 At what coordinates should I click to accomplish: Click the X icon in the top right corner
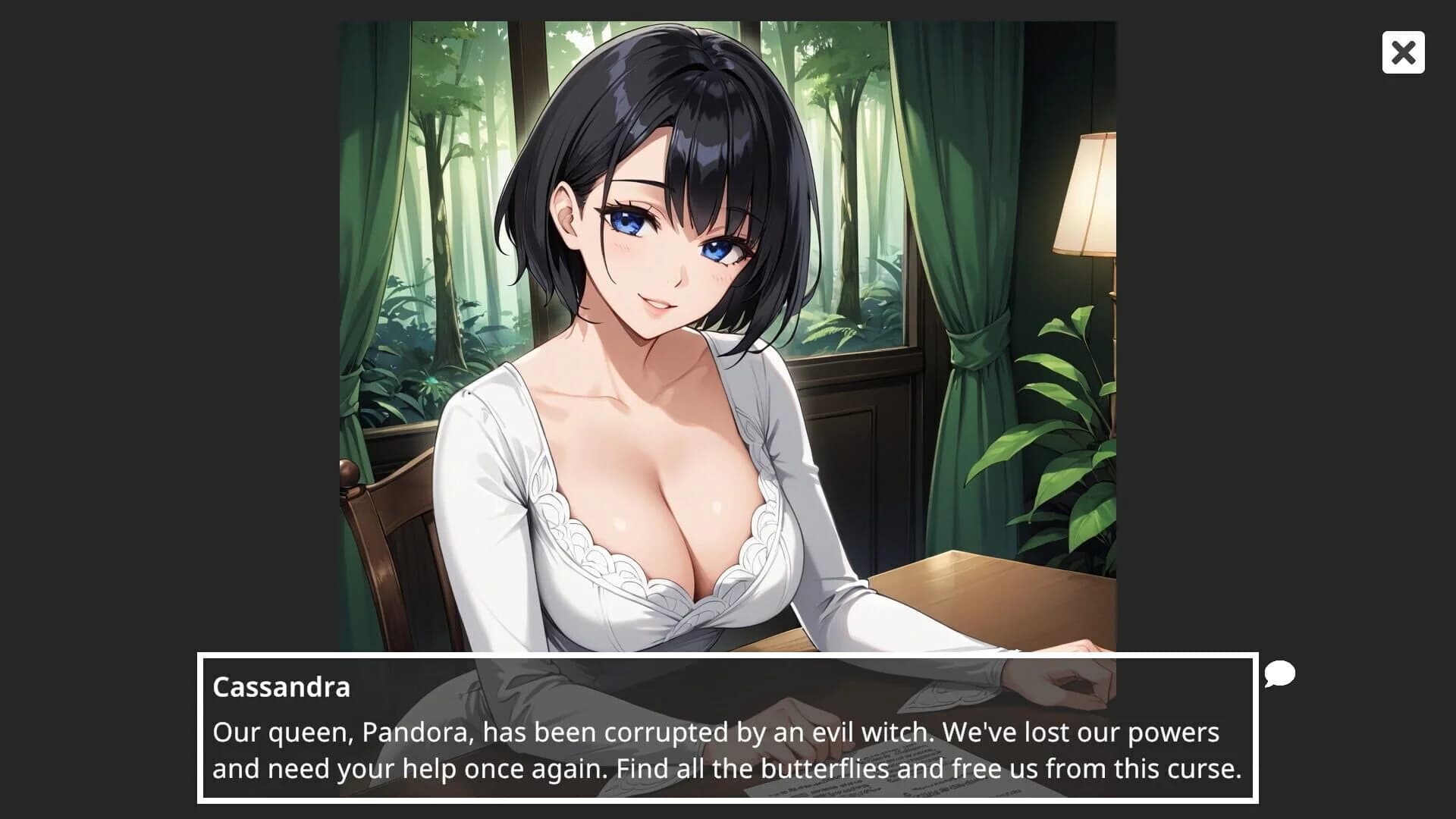pyautogui.click(x=1402, y=52)
